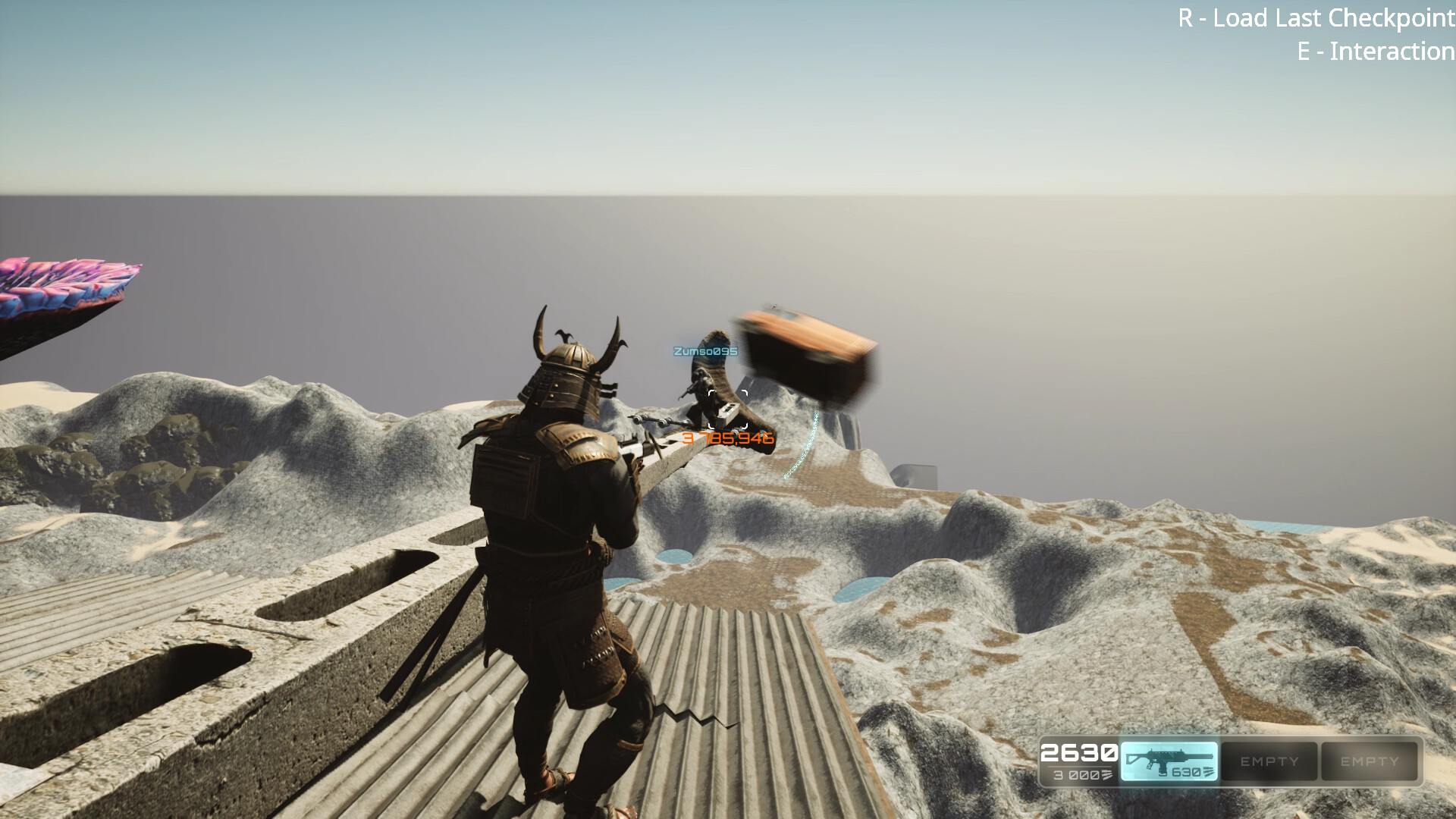Select the second EMPTY weapon slot
The width and height of the screenshot is (1456, 819).
(1369, 761)
